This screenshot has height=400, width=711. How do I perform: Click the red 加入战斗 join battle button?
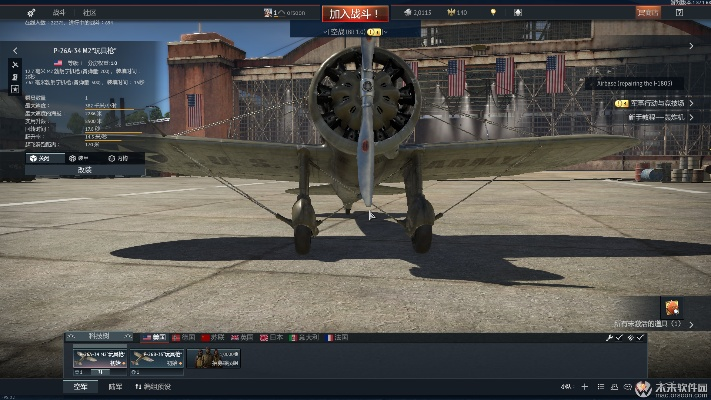coord(351,13)
